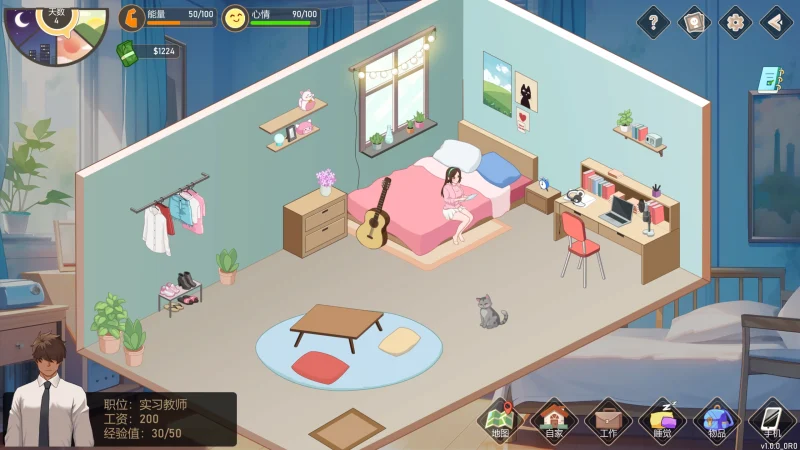Open the photo gallery icon
800x450 pixels.
[694, 21]
